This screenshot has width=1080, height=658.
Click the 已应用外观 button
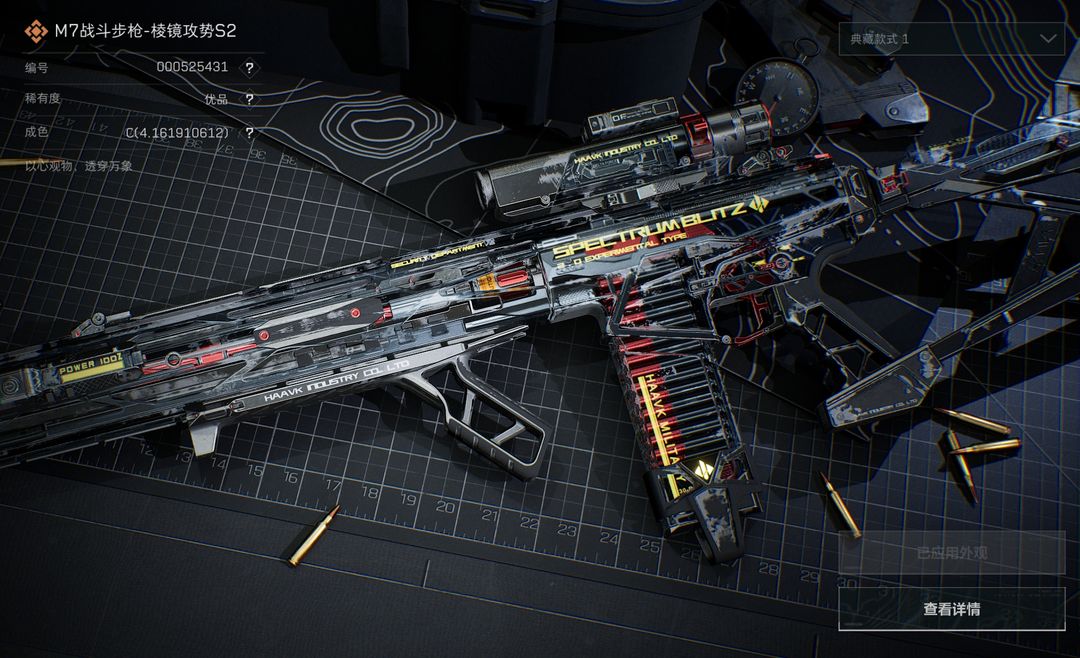point(951,552)
